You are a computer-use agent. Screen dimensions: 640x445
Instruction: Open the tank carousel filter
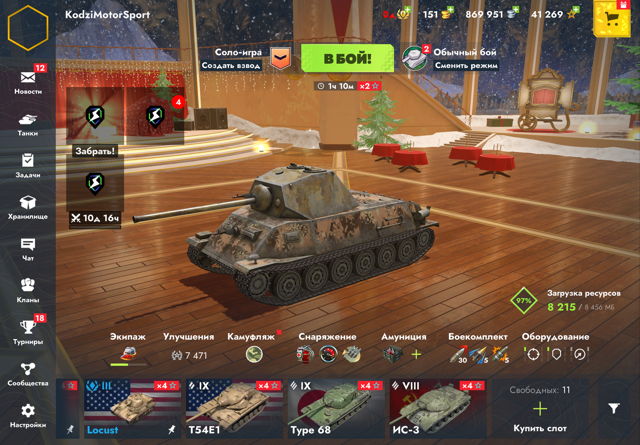(614, 408)
